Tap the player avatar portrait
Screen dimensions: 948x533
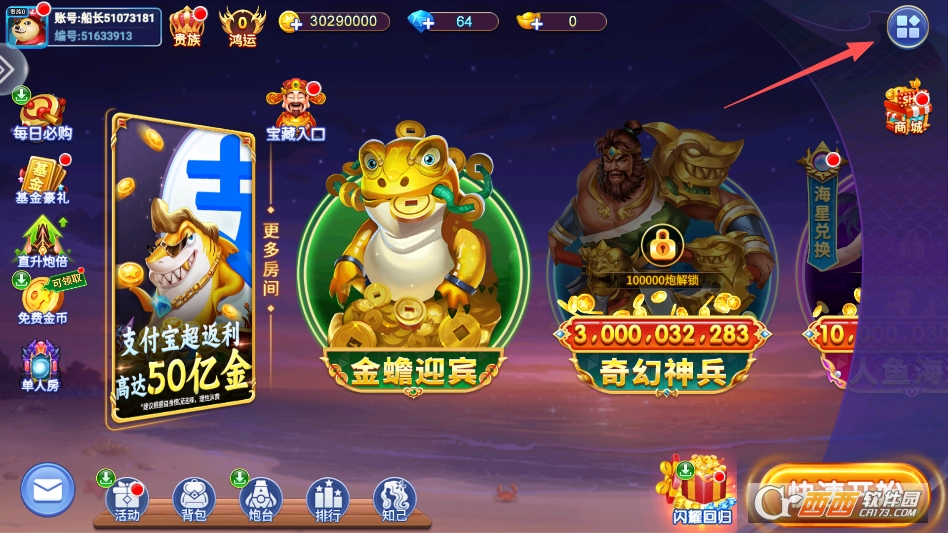[x=27, y=26]
